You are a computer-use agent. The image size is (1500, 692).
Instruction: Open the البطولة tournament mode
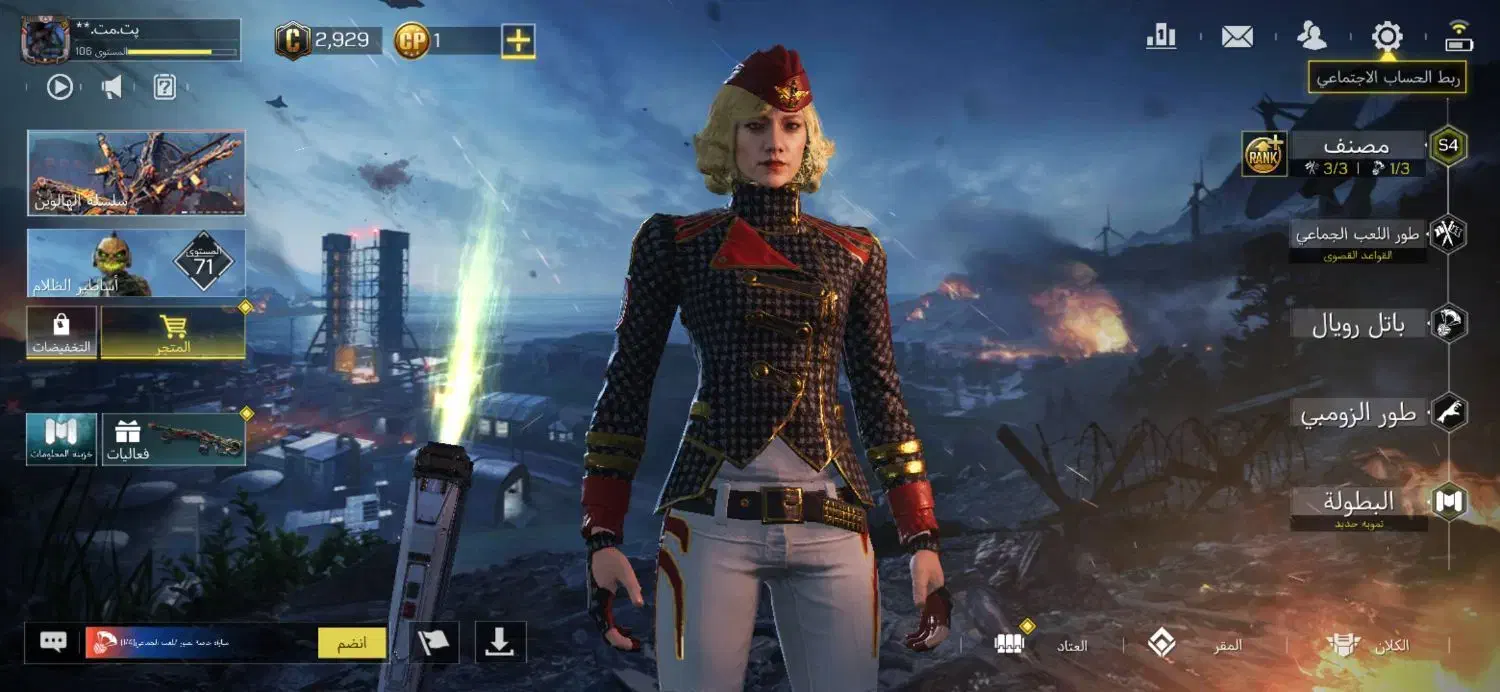[1358, 503]
